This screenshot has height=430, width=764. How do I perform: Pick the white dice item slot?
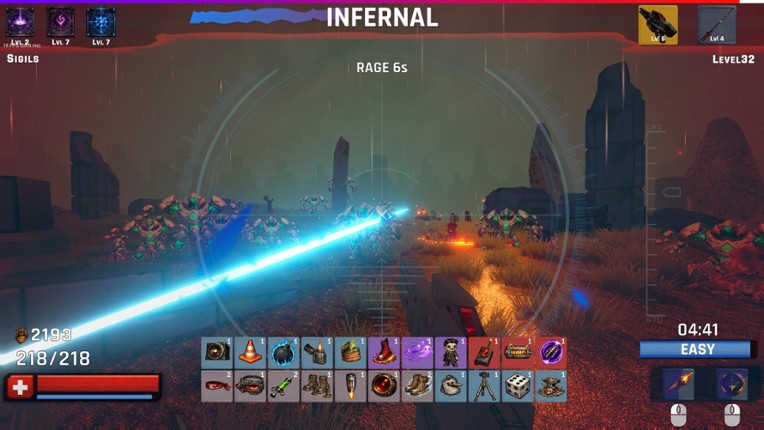point(517,386)
